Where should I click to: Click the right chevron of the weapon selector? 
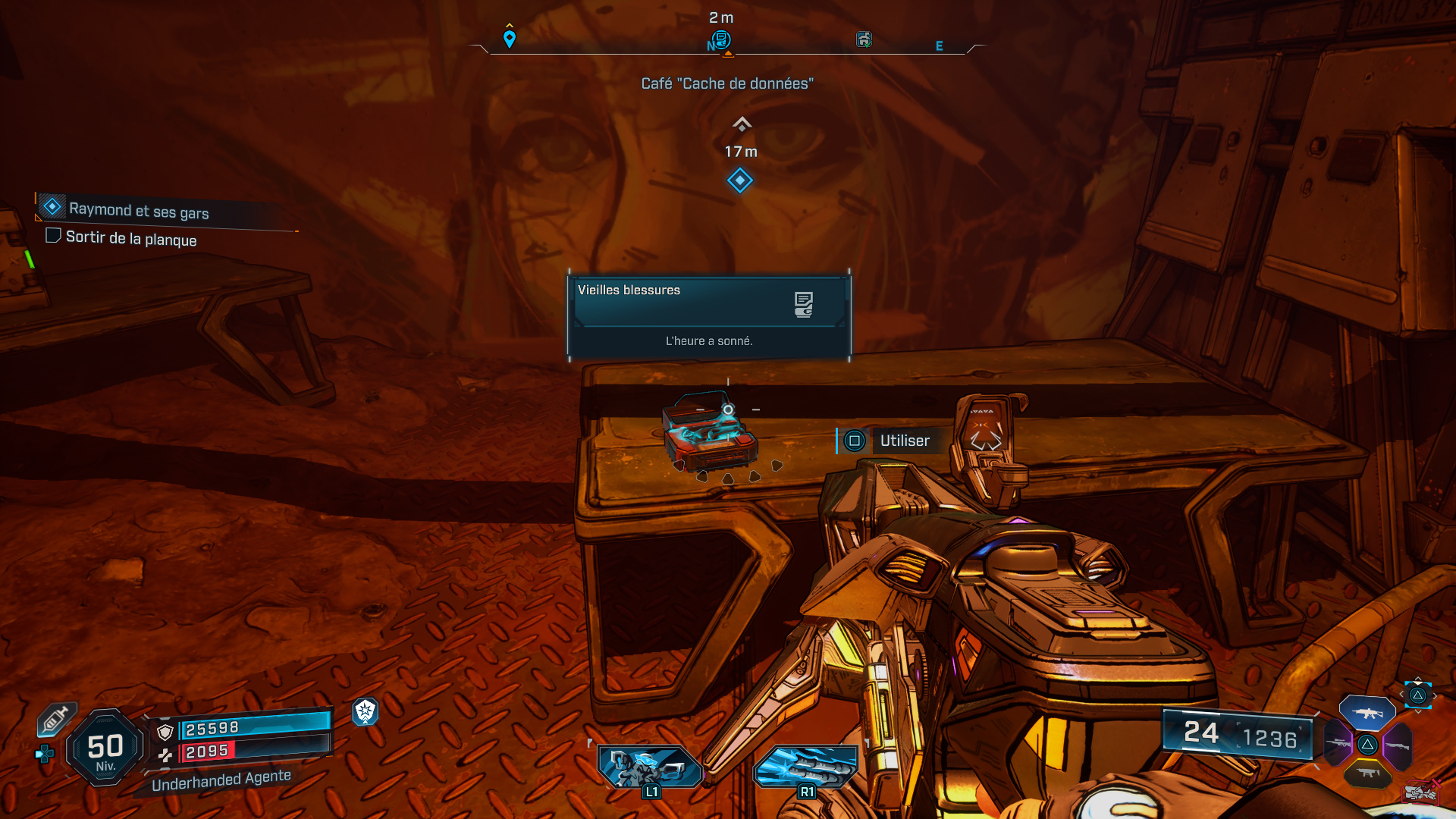pyautogui.click(x=1436, y=695)
